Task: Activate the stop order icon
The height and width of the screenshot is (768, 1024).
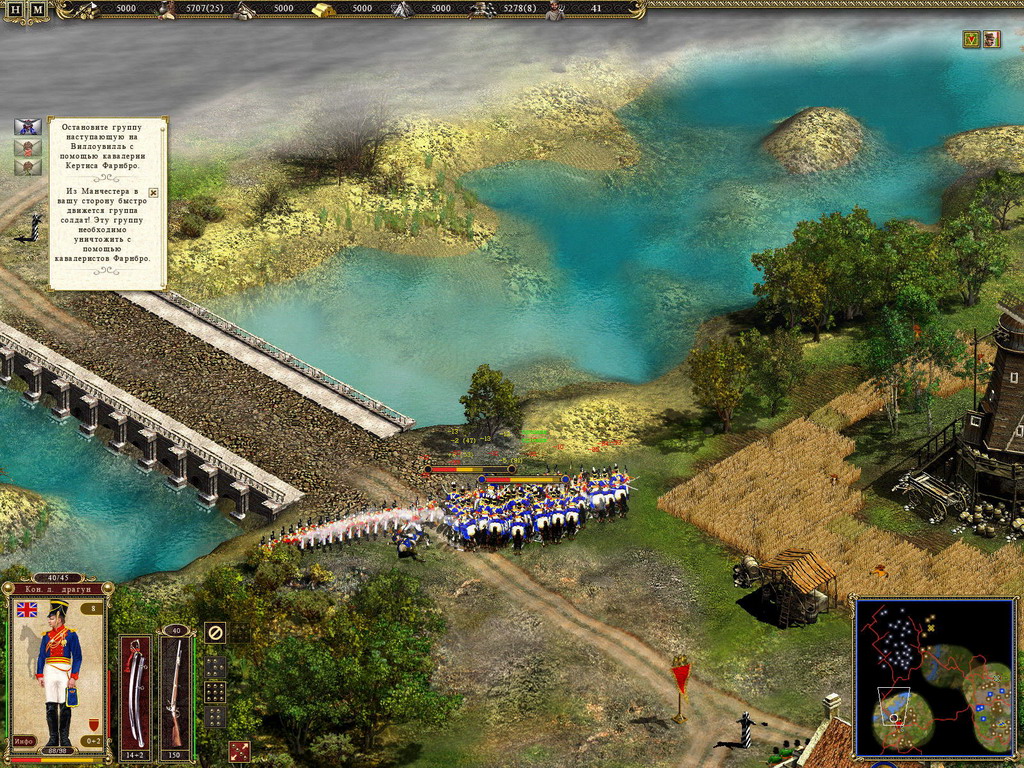Action: (215, 632)
